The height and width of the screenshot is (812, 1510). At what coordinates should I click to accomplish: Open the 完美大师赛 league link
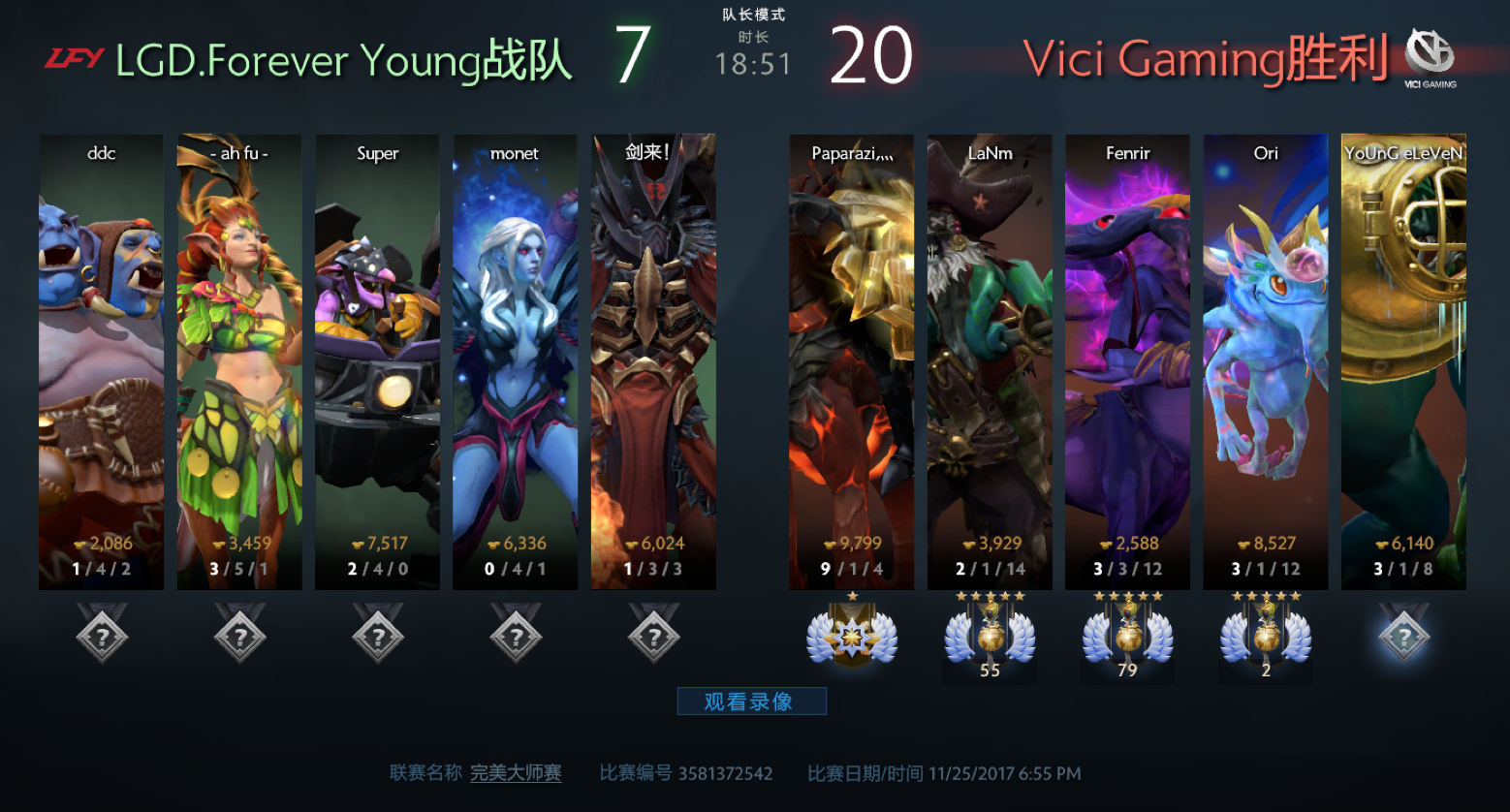click(x=516, y=773)
